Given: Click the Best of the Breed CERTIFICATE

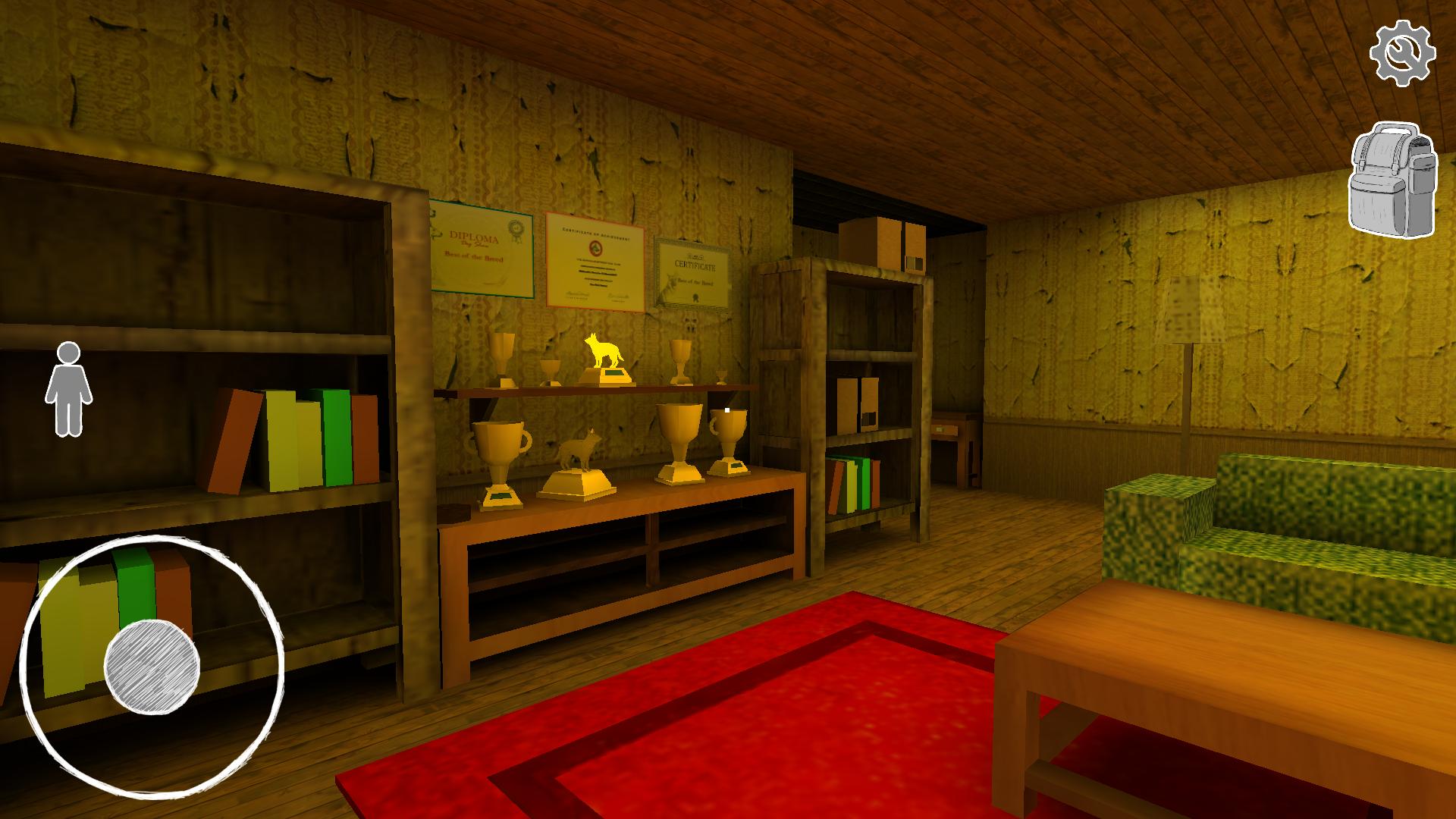Looking at the screenshot, I should coord(692,273).
